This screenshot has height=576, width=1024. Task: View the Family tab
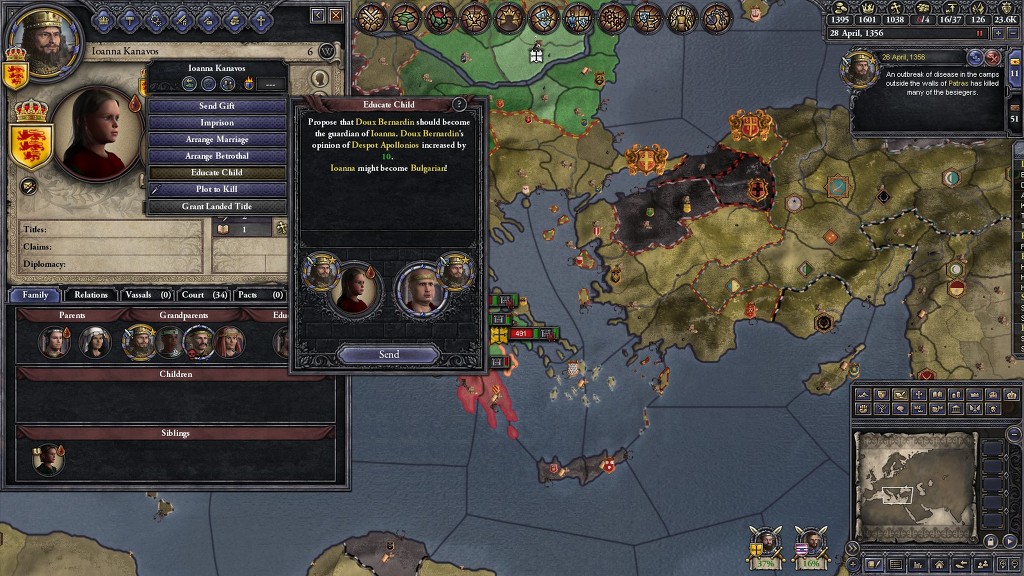pos(35,295)
